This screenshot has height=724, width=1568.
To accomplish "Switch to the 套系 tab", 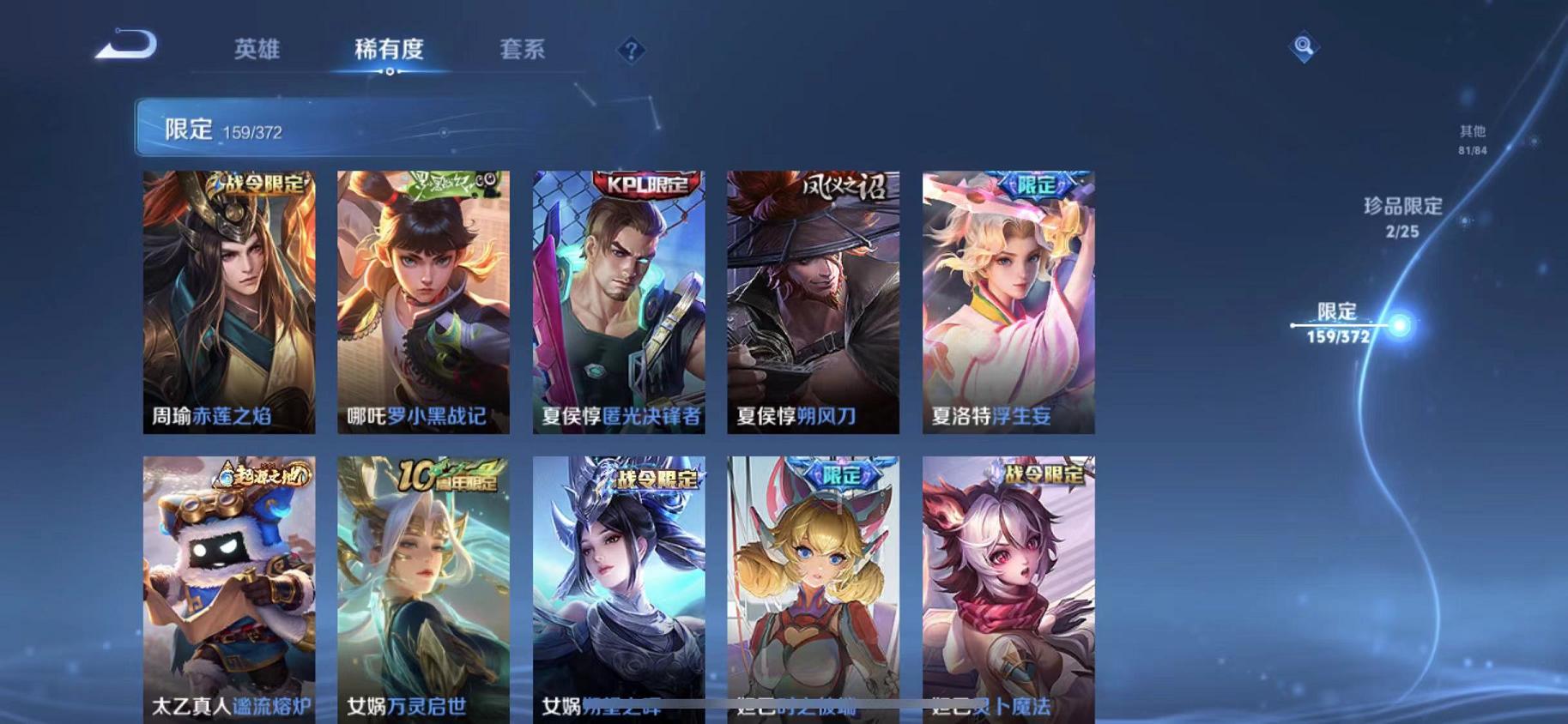I will point(521,50).
